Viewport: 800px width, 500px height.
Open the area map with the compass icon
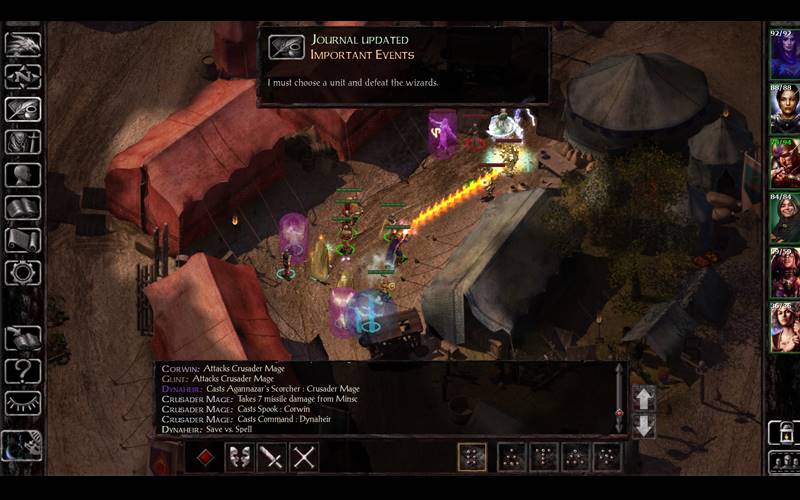click(22, 76)
